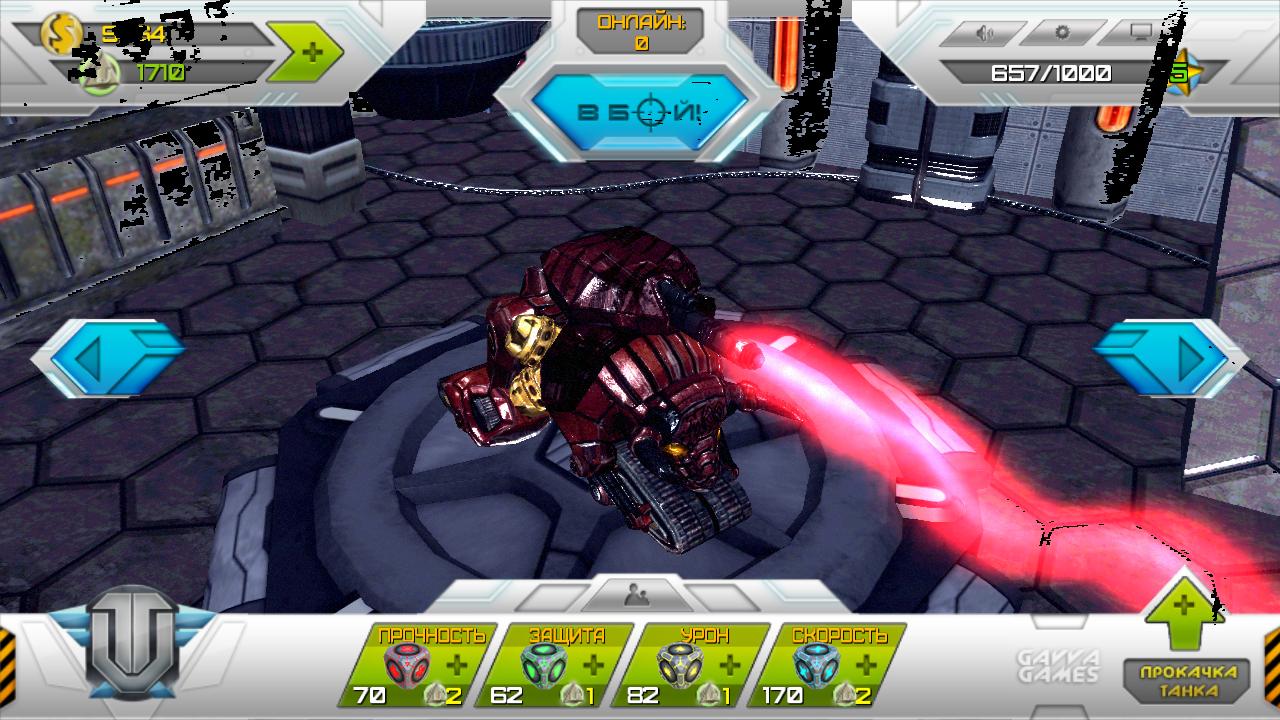The image size is (1280, 720).
Task: Select the СКОРОСТЬ speed cube icon
Action: tap(818, 664)
